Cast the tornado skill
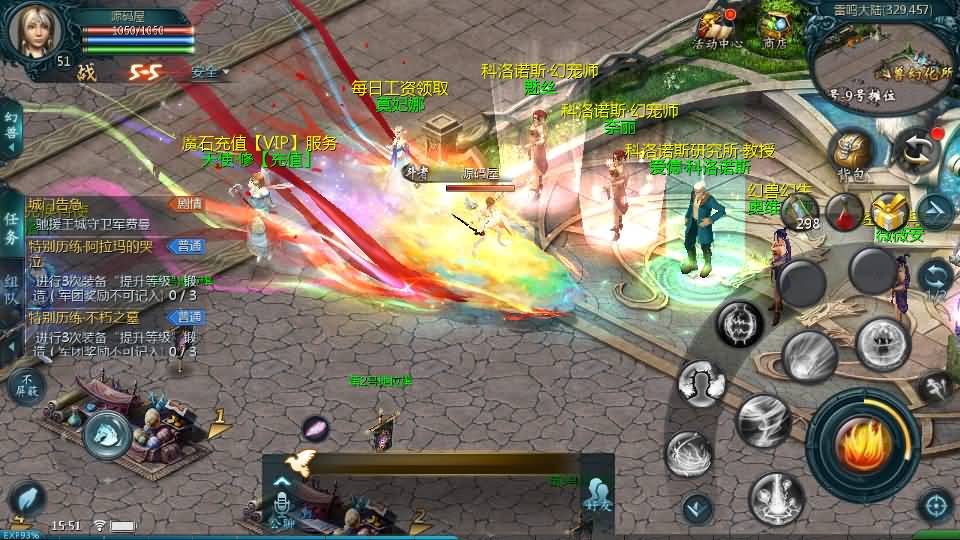 tap(764, 421)
